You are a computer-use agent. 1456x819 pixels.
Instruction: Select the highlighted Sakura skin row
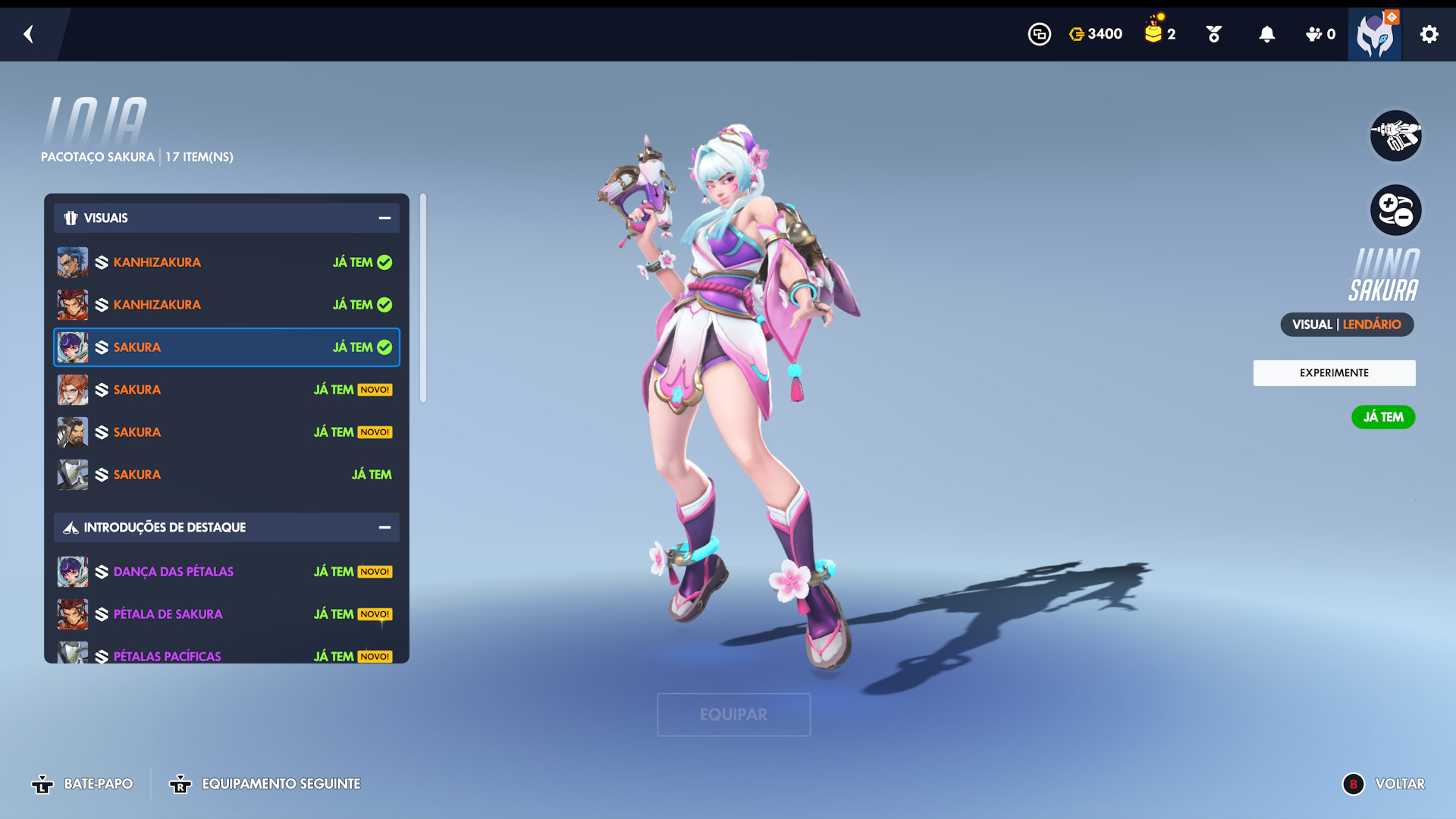coord(226,347)
